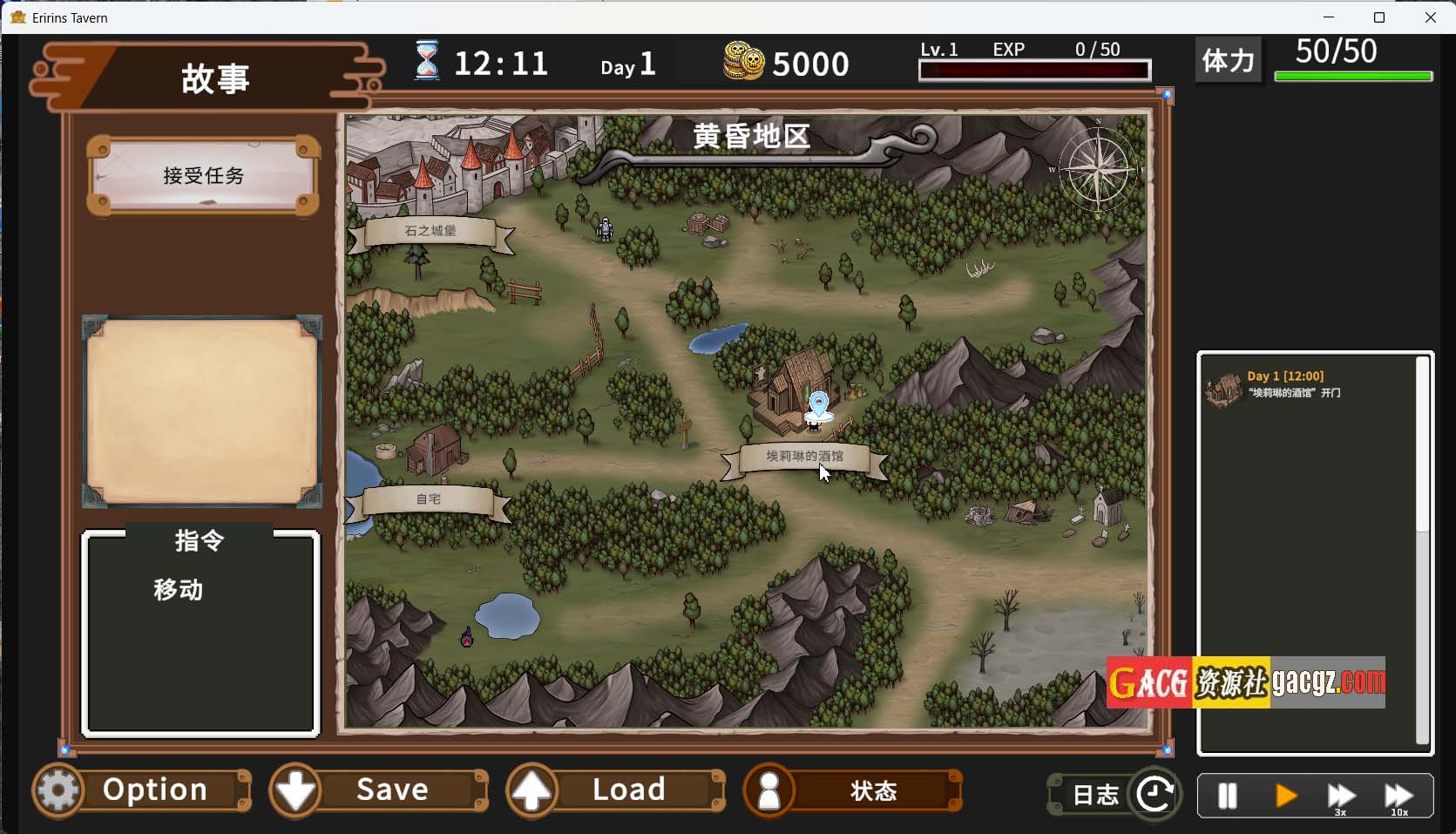Set time speed to 3x

1341,796
